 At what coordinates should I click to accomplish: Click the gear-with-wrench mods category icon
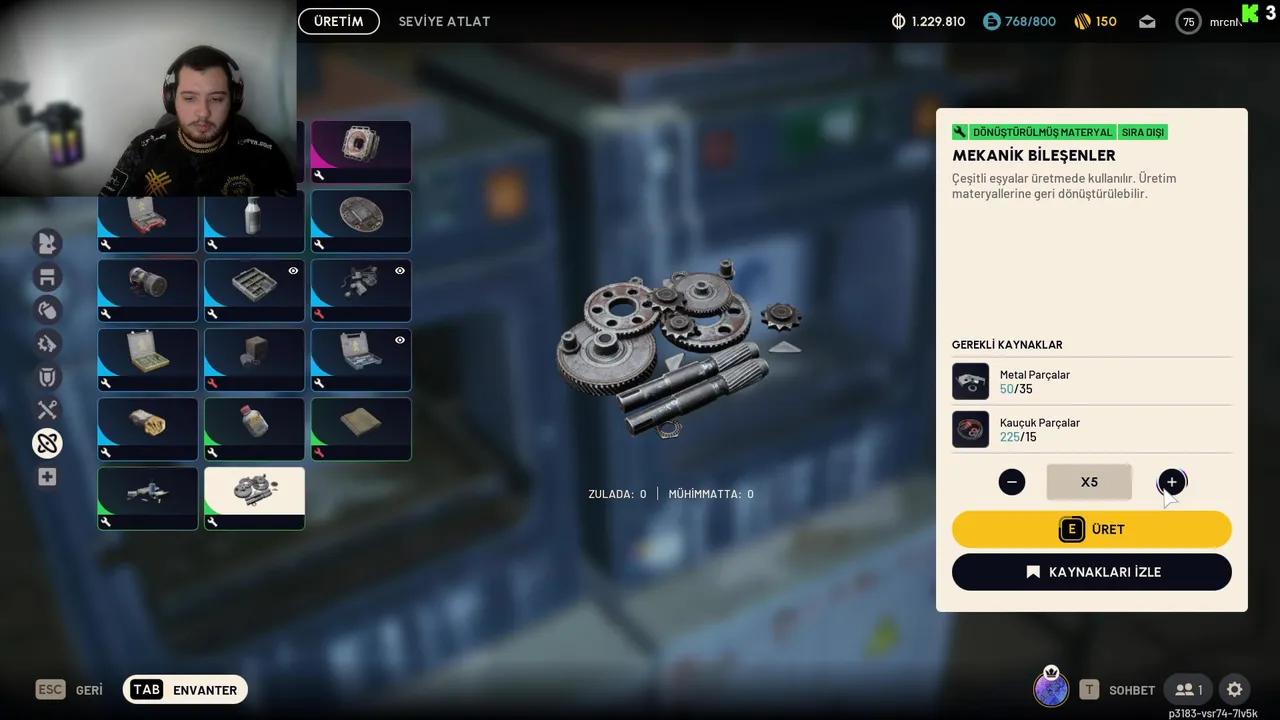[x=47, y=344]
